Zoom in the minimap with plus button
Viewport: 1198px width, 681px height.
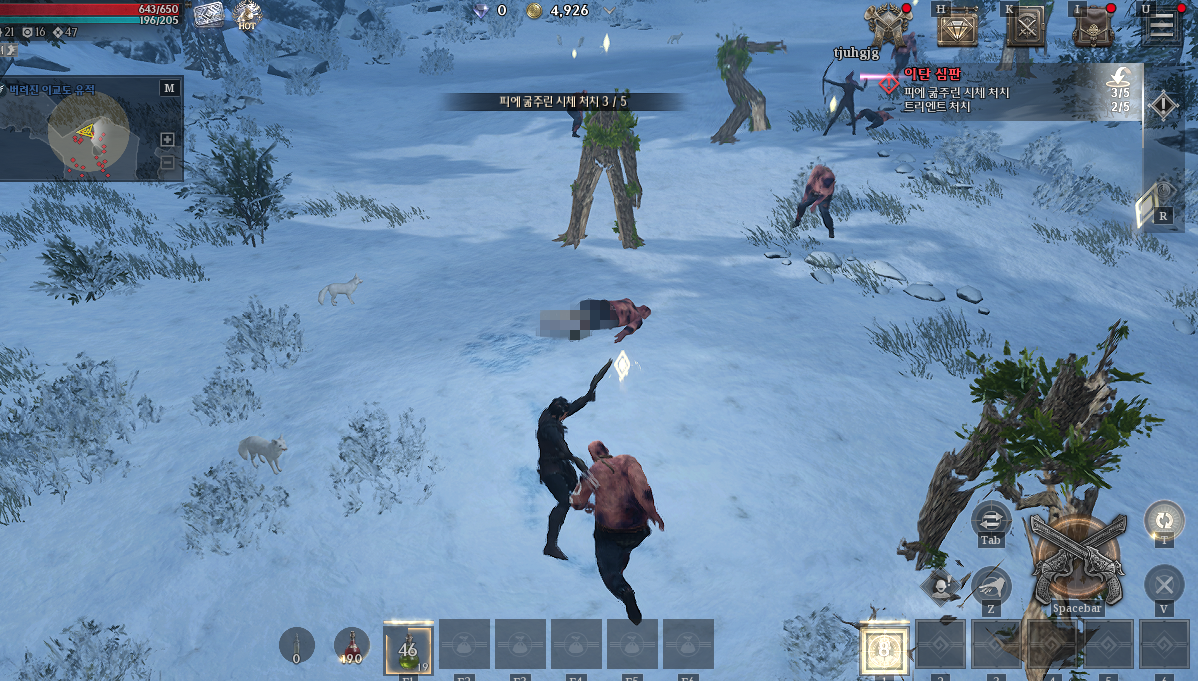pos(167,140)
